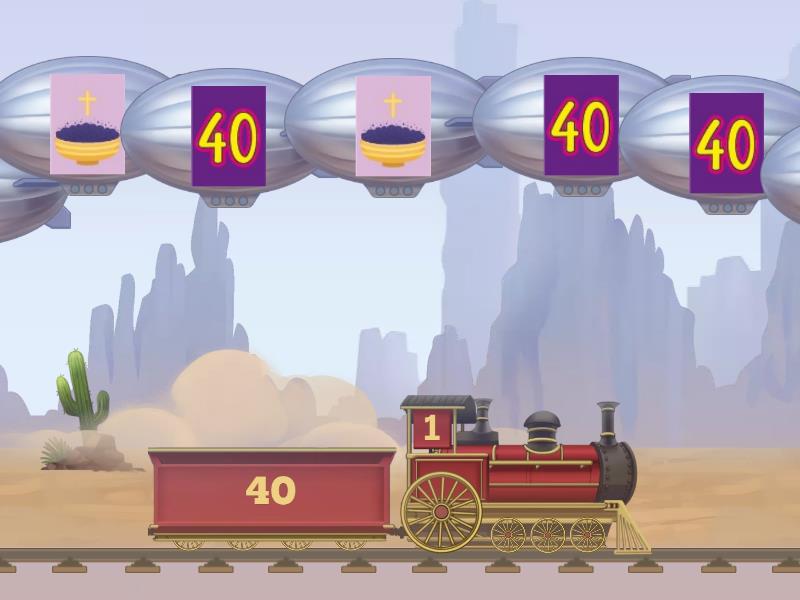
Task: Select the 40 card between the ash bowl cards
Action: click(x=228, y=136)
